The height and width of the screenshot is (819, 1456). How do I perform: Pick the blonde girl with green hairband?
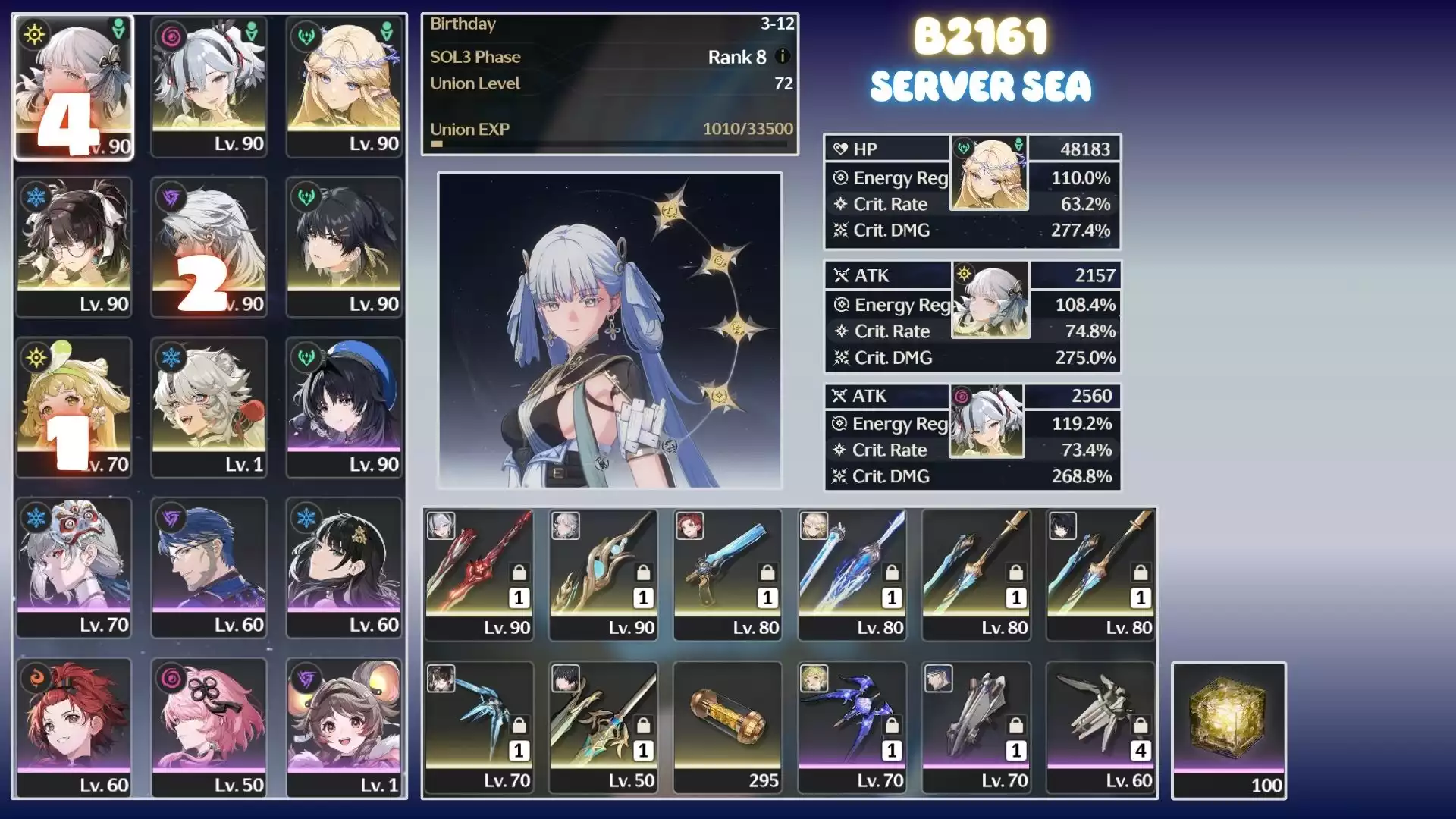point(74,406)
